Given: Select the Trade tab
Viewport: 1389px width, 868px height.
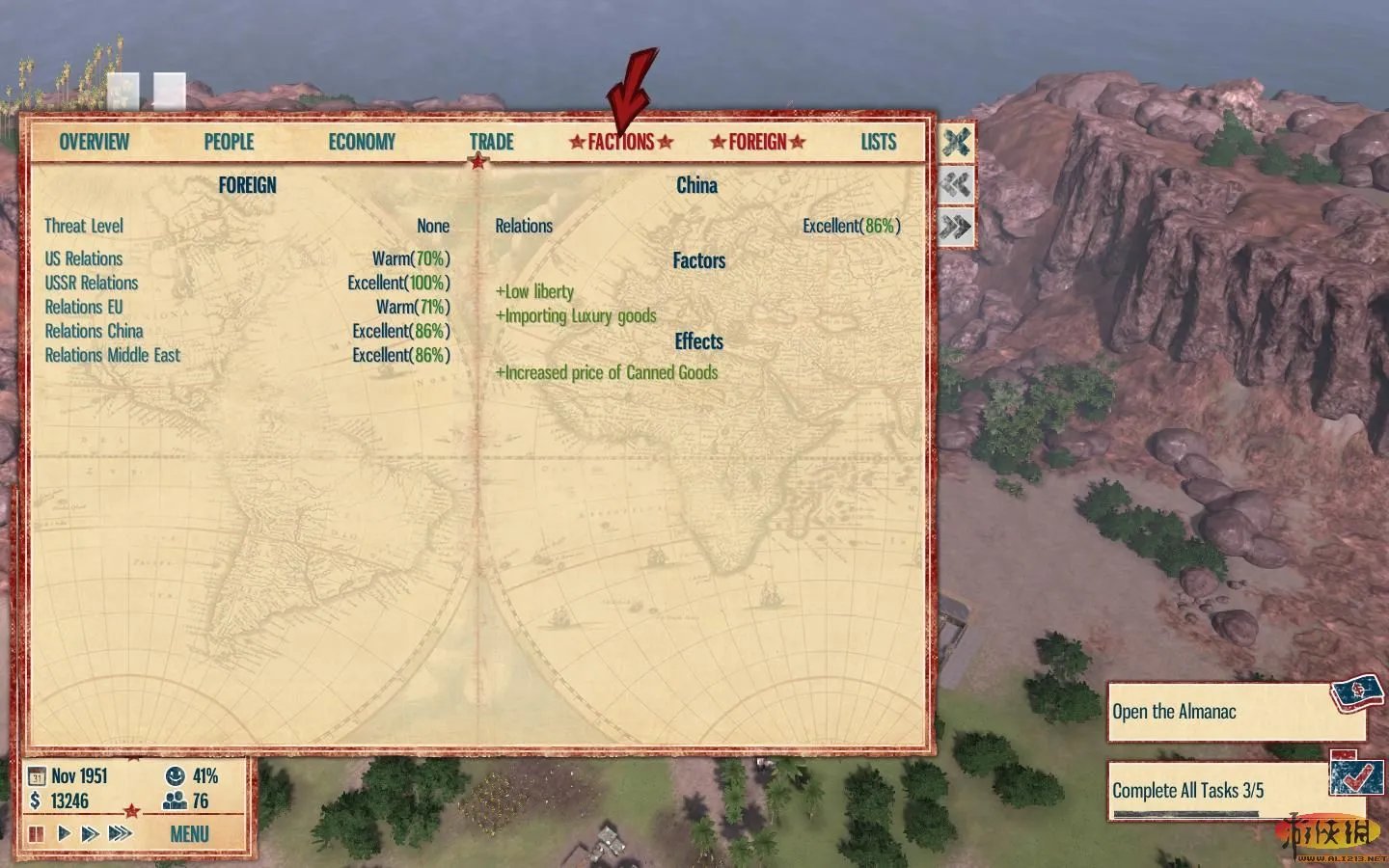Looking at the screenshot, I should pos(491,142).
